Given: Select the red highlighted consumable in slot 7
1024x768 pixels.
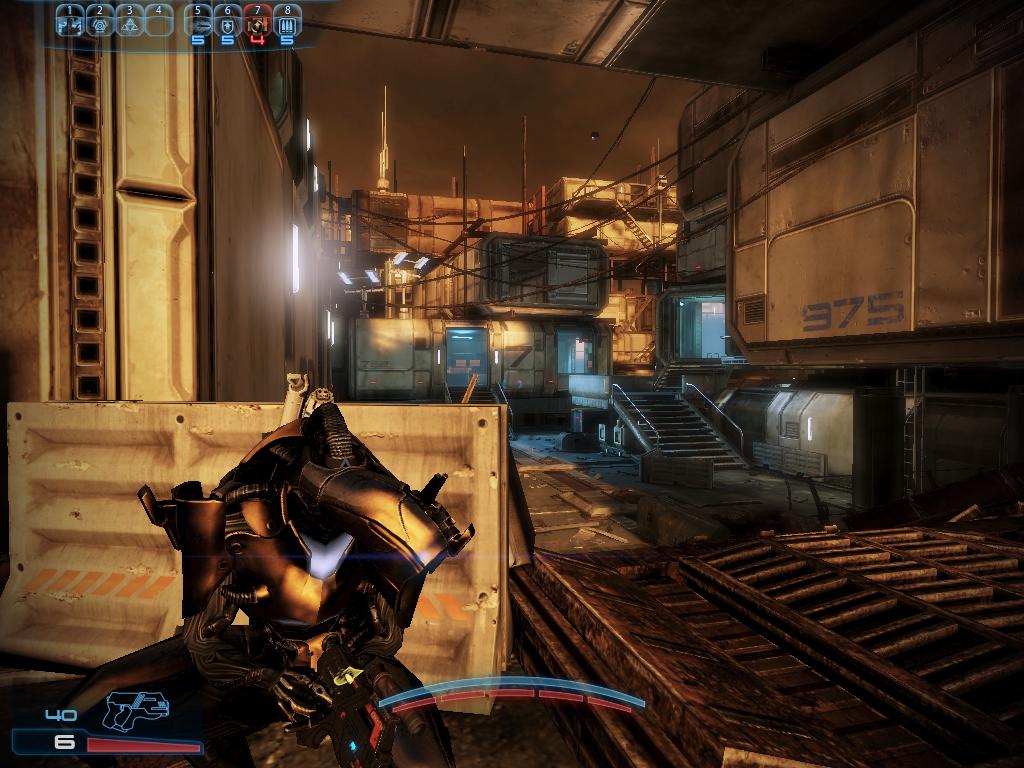Looking at the screenshot, I should pos(257,24).
